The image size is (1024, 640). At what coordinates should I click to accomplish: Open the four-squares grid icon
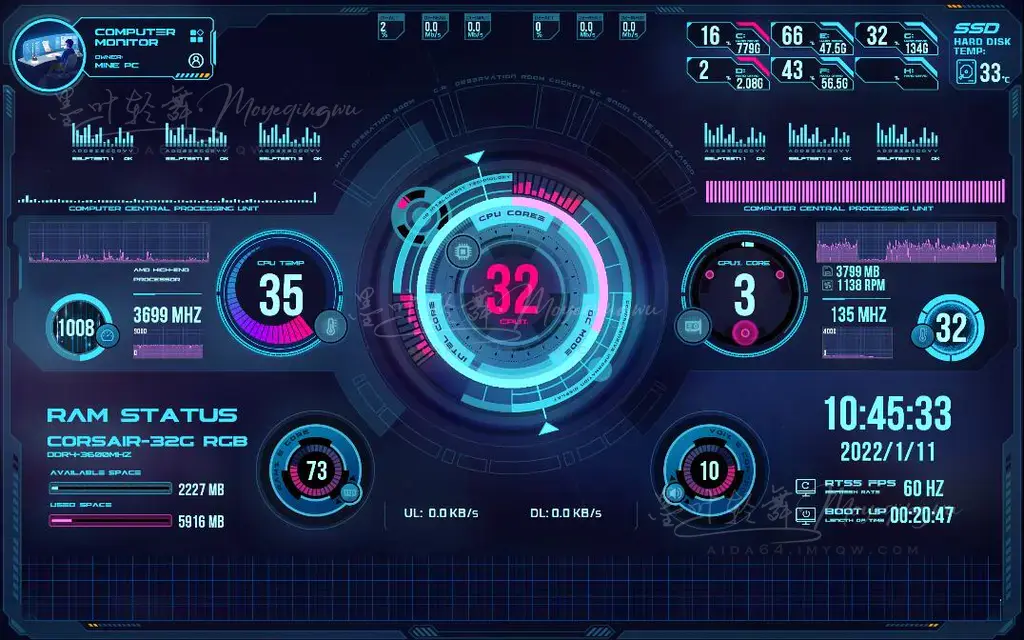196,36
